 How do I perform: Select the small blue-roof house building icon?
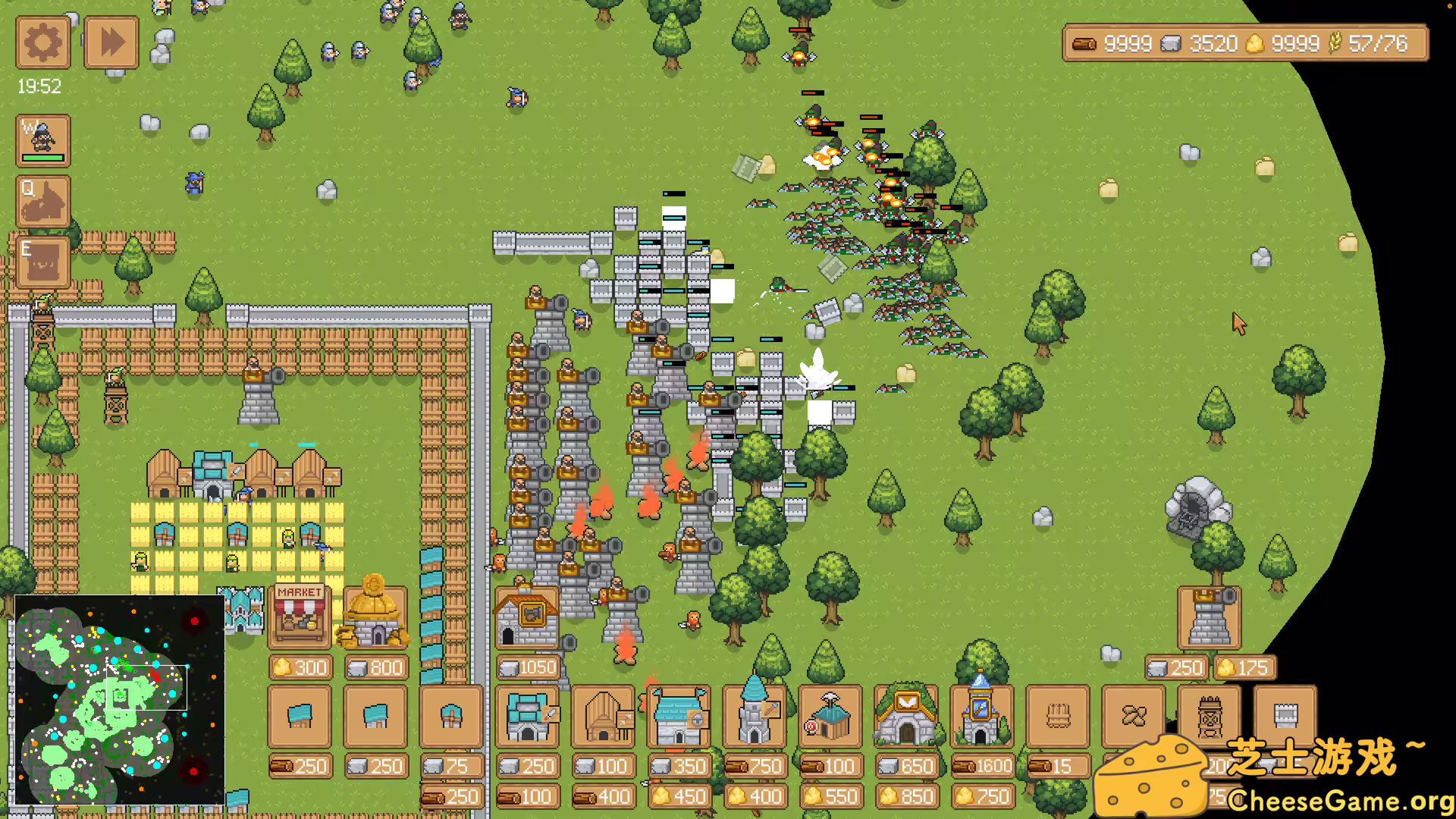(300, 717)
